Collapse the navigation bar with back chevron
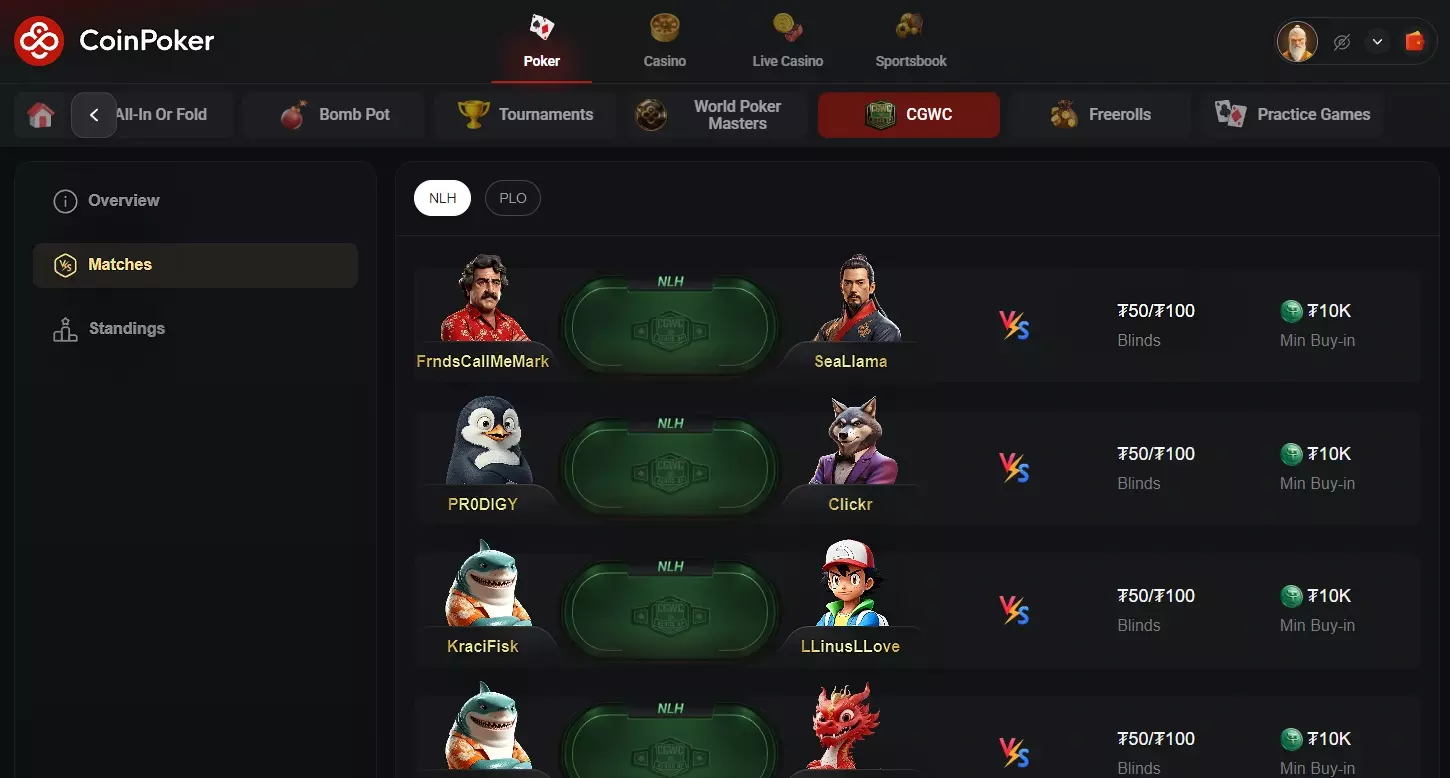The width and height of the screenshot is (1450, 778). coord(94,115)
